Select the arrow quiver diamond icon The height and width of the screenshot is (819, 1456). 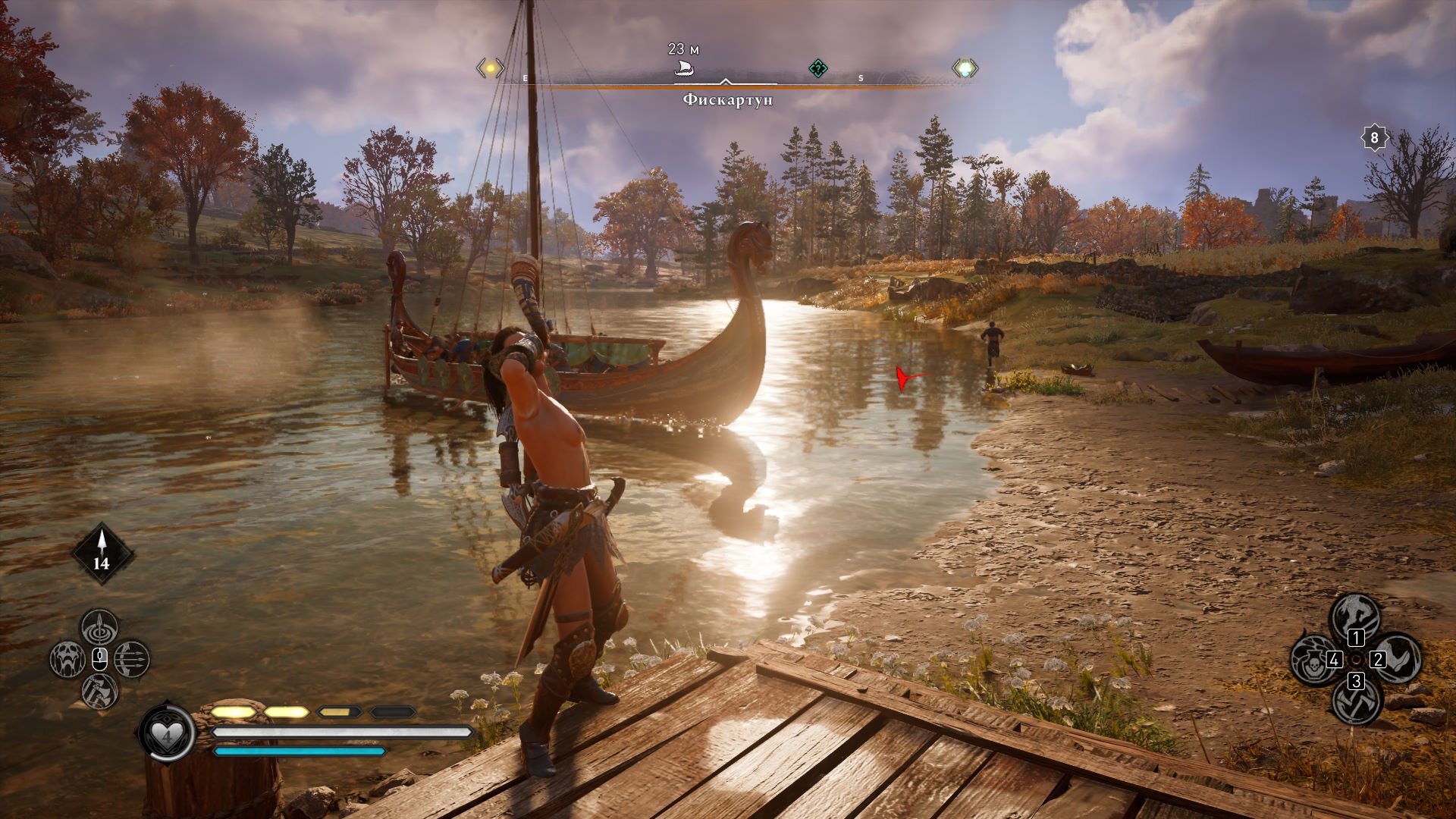102,554
